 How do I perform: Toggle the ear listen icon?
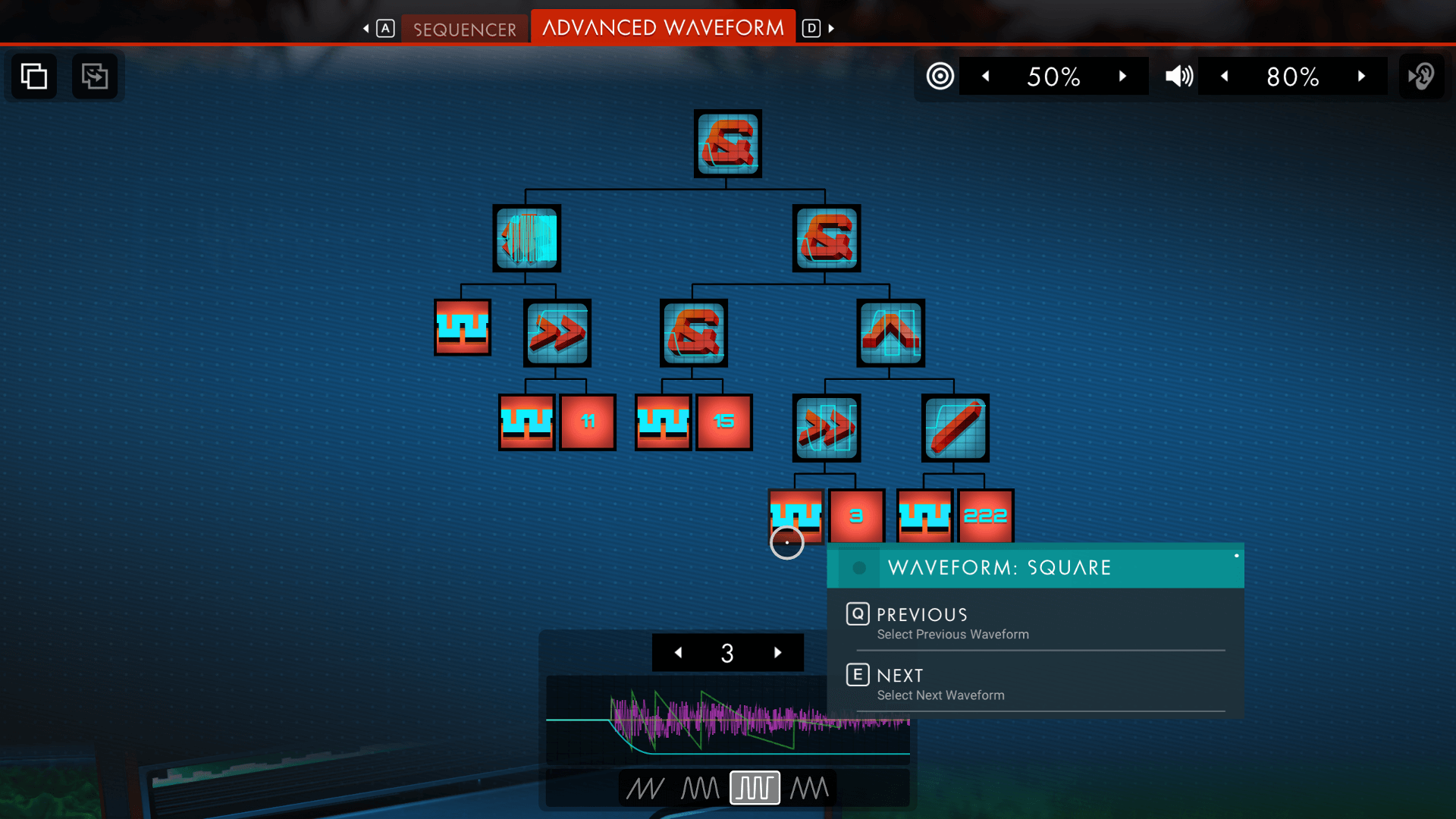pyautogui.click(x=1421, y=76)
